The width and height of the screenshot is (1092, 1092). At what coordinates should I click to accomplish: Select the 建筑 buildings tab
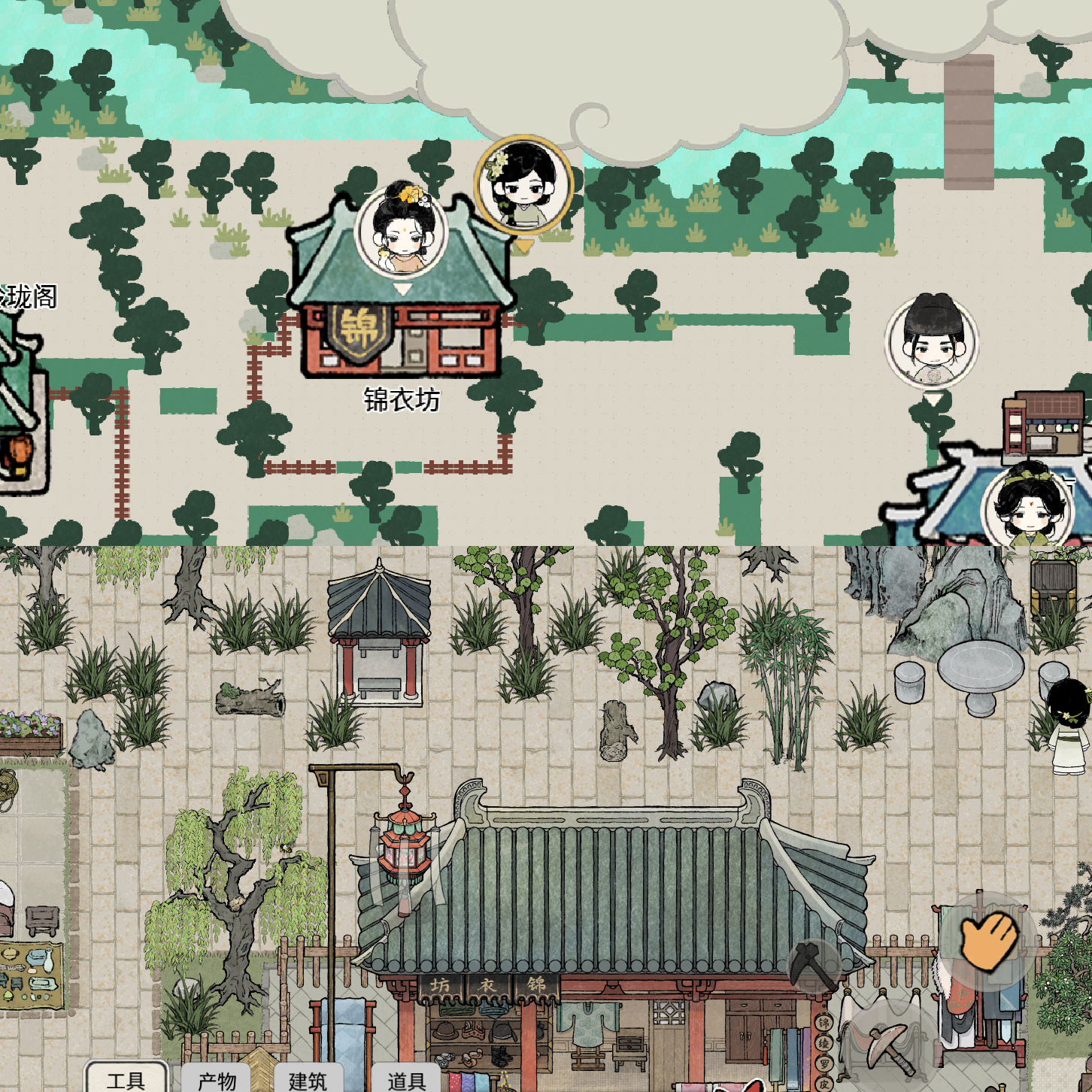(308, 1079)
